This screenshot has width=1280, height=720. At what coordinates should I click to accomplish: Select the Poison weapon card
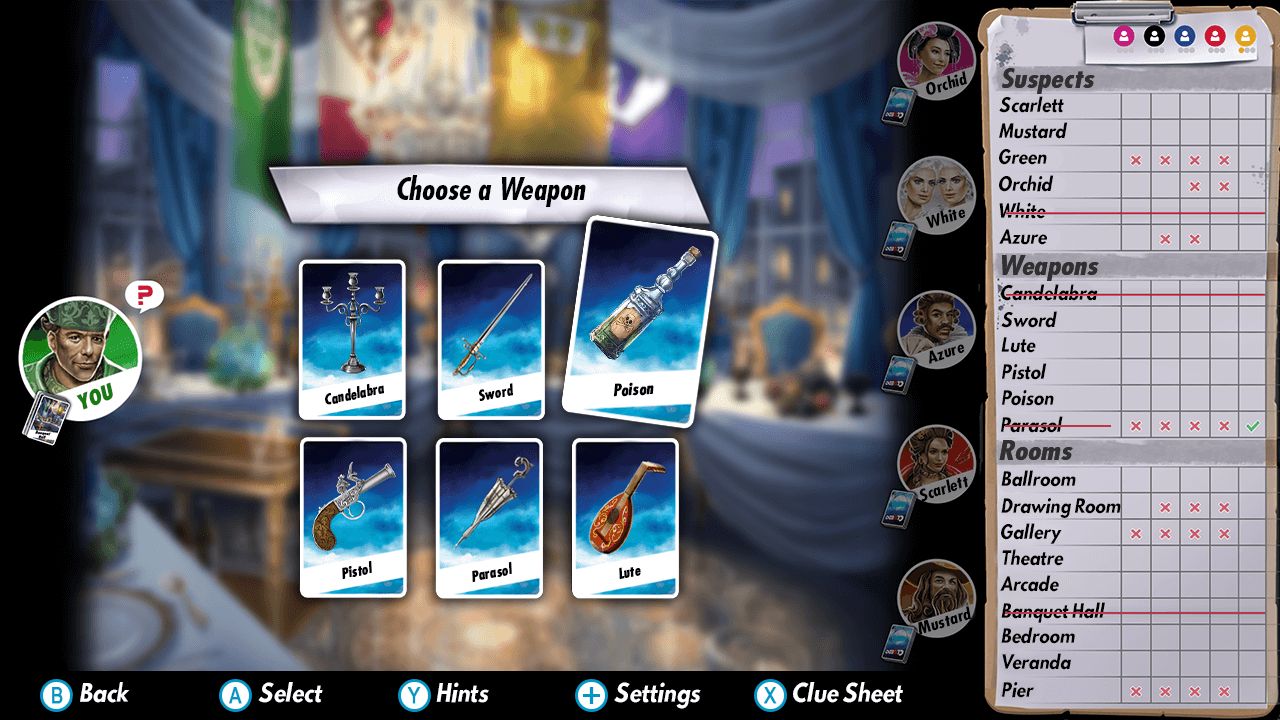pos(640,315)
